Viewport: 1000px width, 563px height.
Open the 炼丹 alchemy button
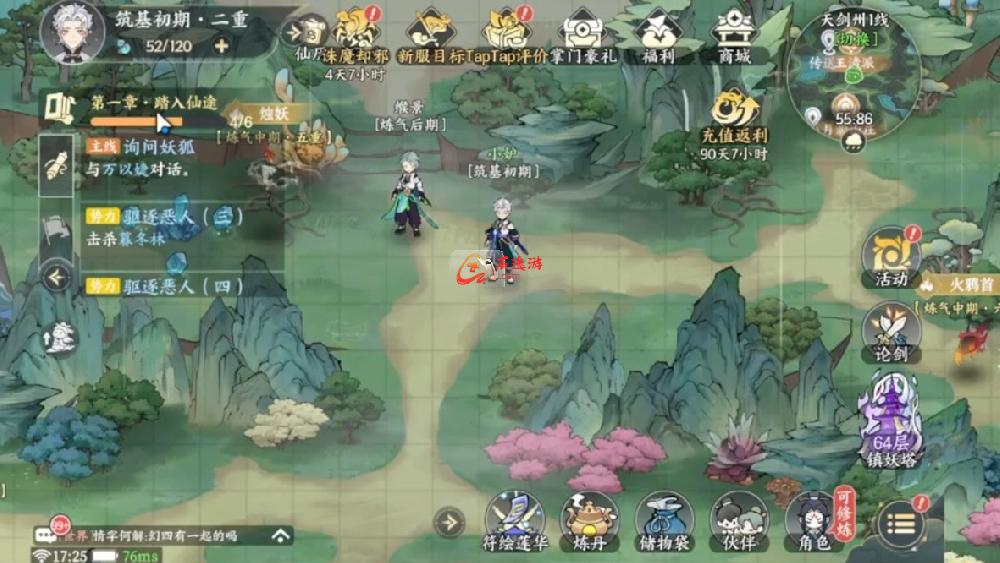pos(588,520)
